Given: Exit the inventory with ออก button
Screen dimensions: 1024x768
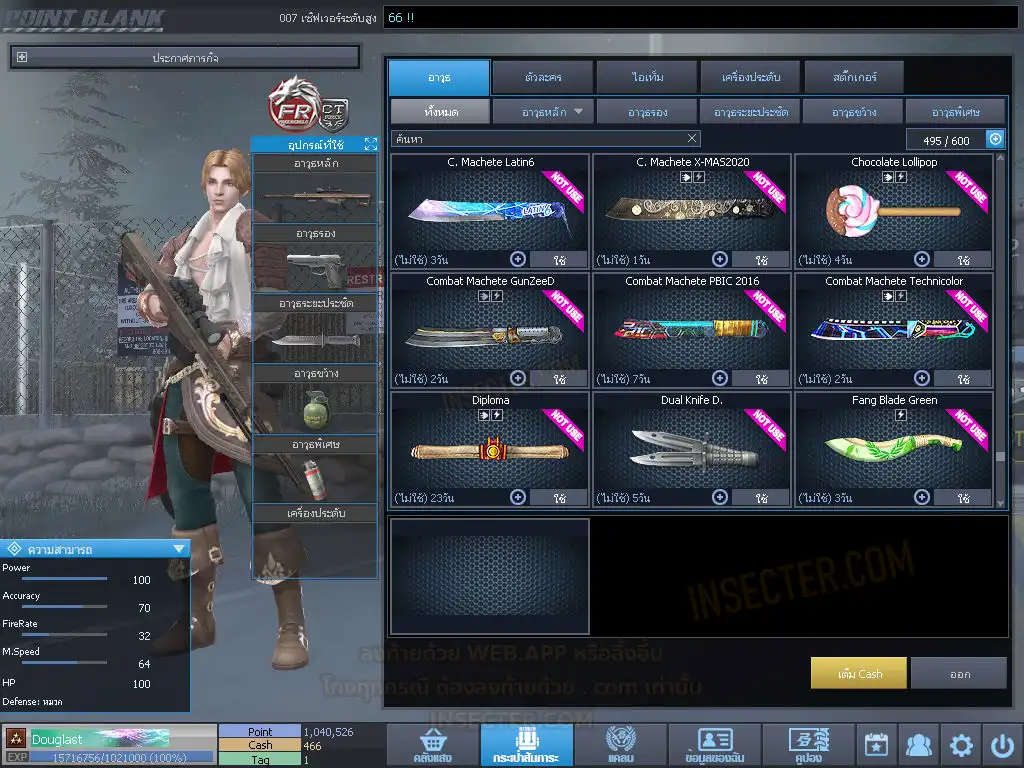Looking at the screenshot, I should click(959, 673).
